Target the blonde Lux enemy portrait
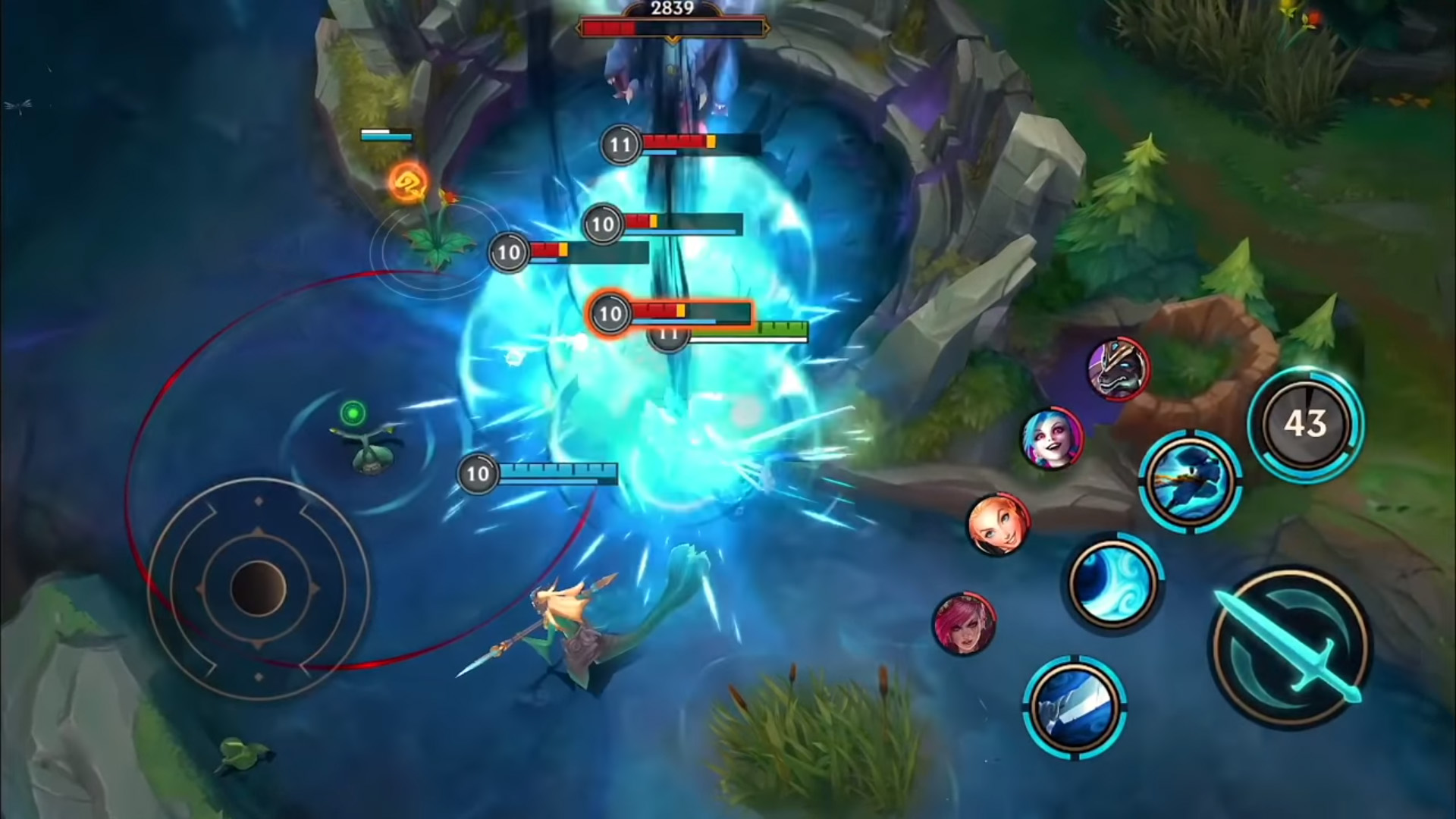This screenshot has height=819, width=1456. point(998,524)
